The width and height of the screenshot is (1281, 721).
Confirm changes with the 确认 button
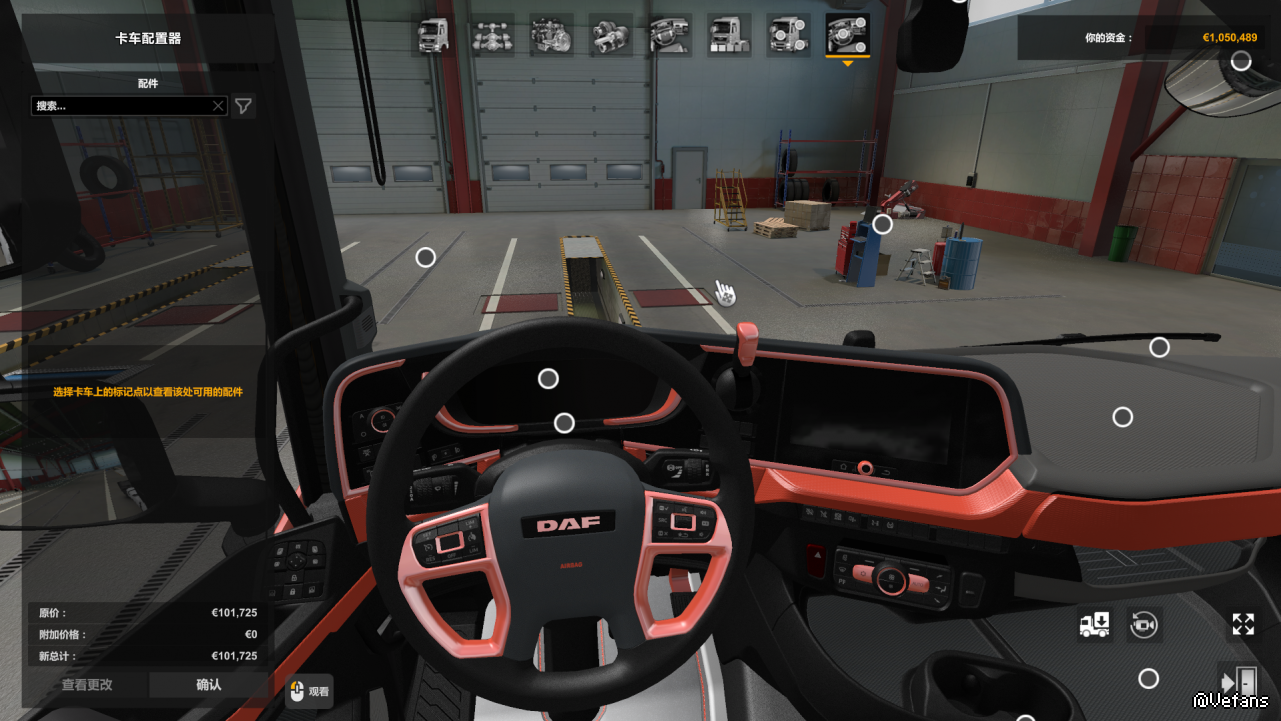(x=209, y=685)
